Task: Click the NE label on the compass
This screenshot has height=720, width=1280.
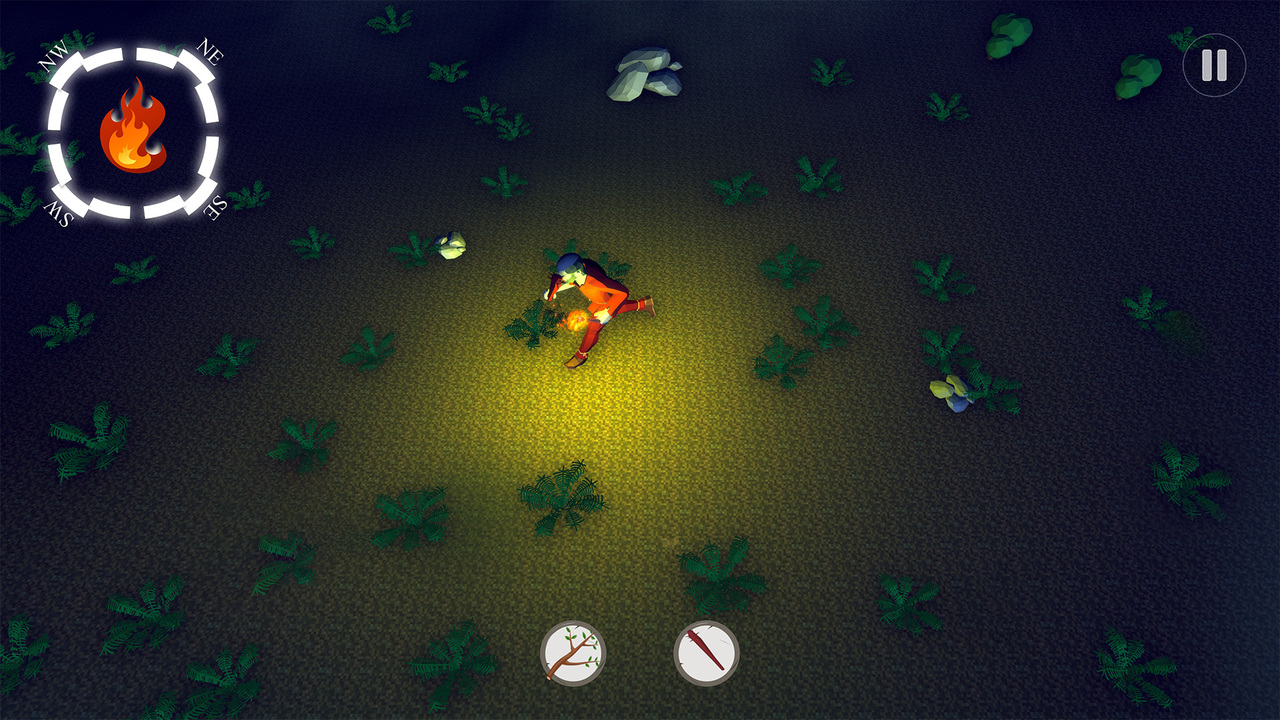Action: [x=210, y=50]
